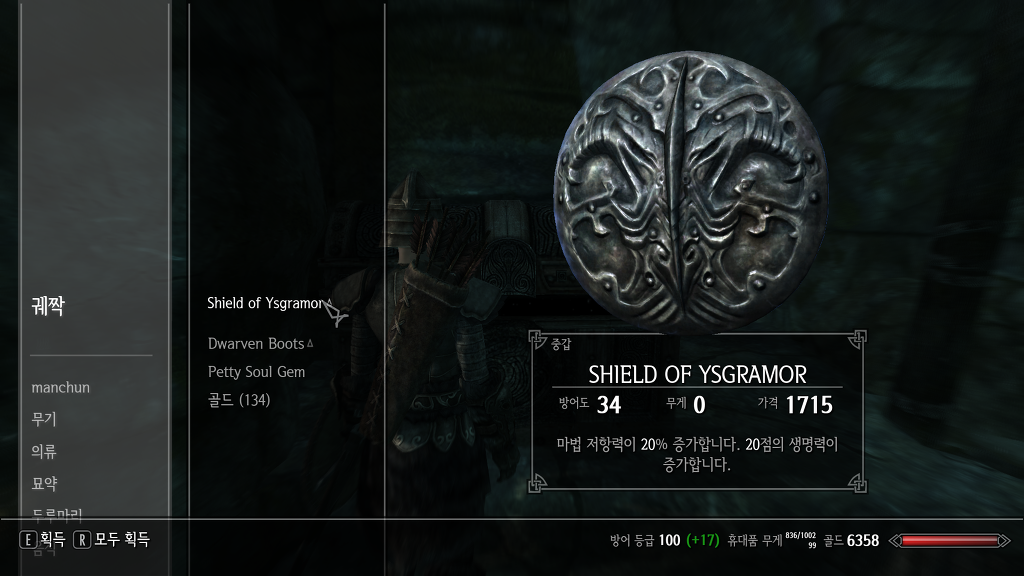
Task: Open the 두루마리 scrolls category
Action: 58,513
